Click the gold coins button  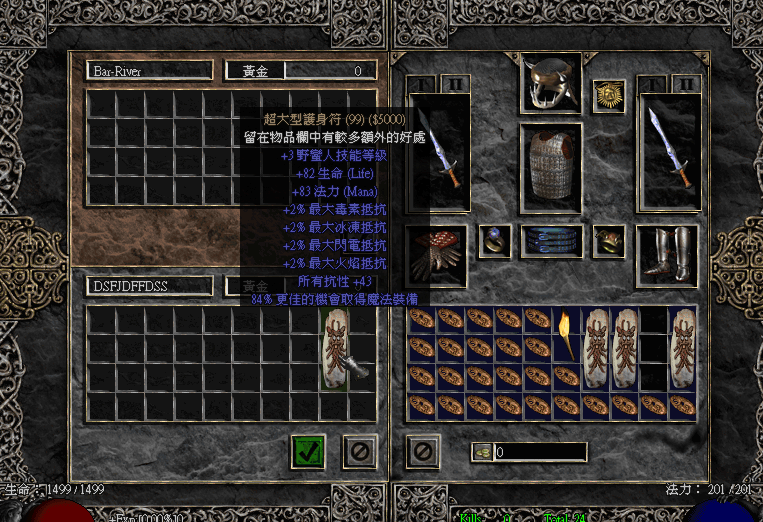click(482, 452)
